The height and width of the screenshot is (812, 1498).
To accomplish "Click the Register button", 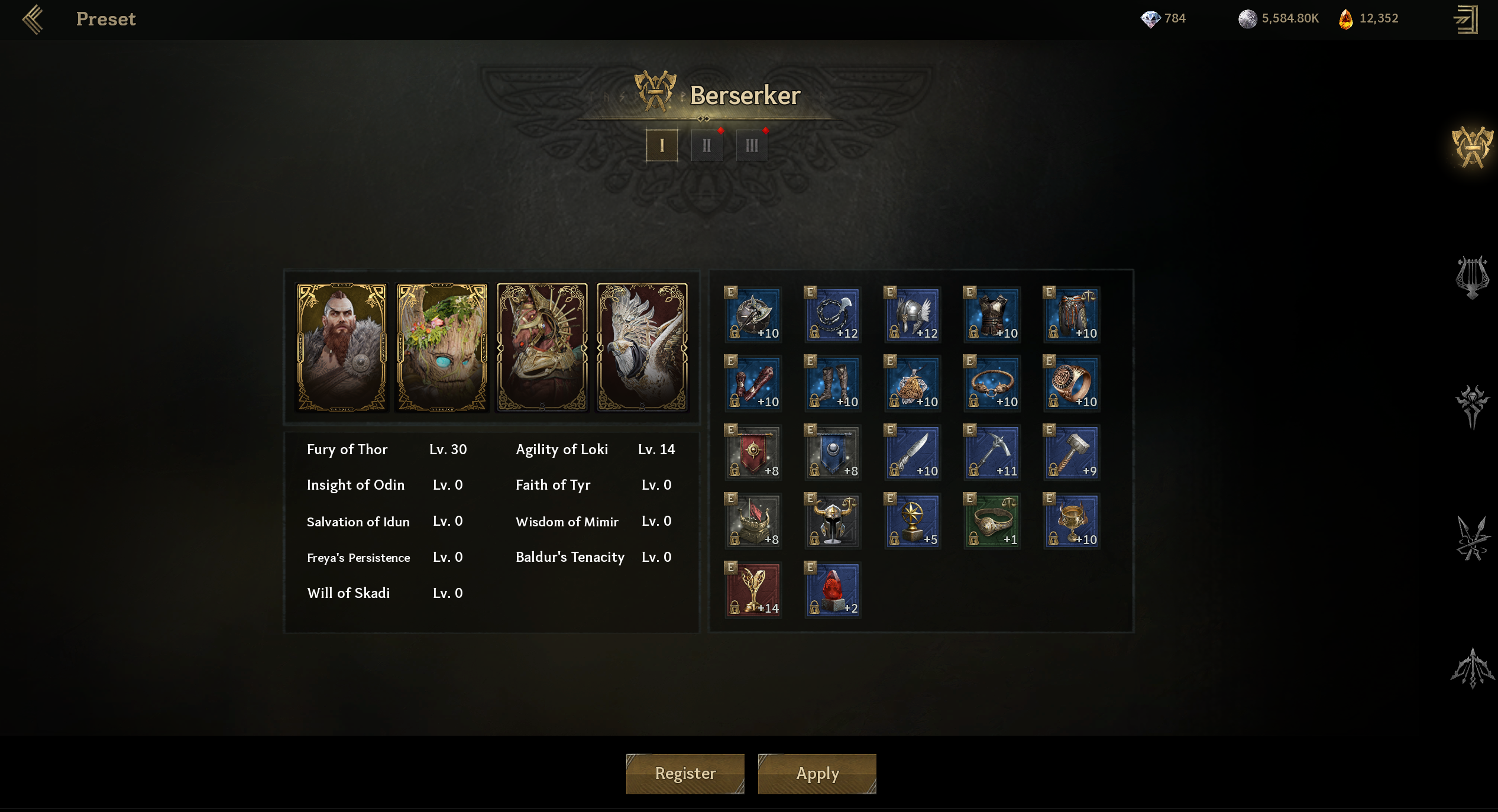I will click(x=685, y=773).
